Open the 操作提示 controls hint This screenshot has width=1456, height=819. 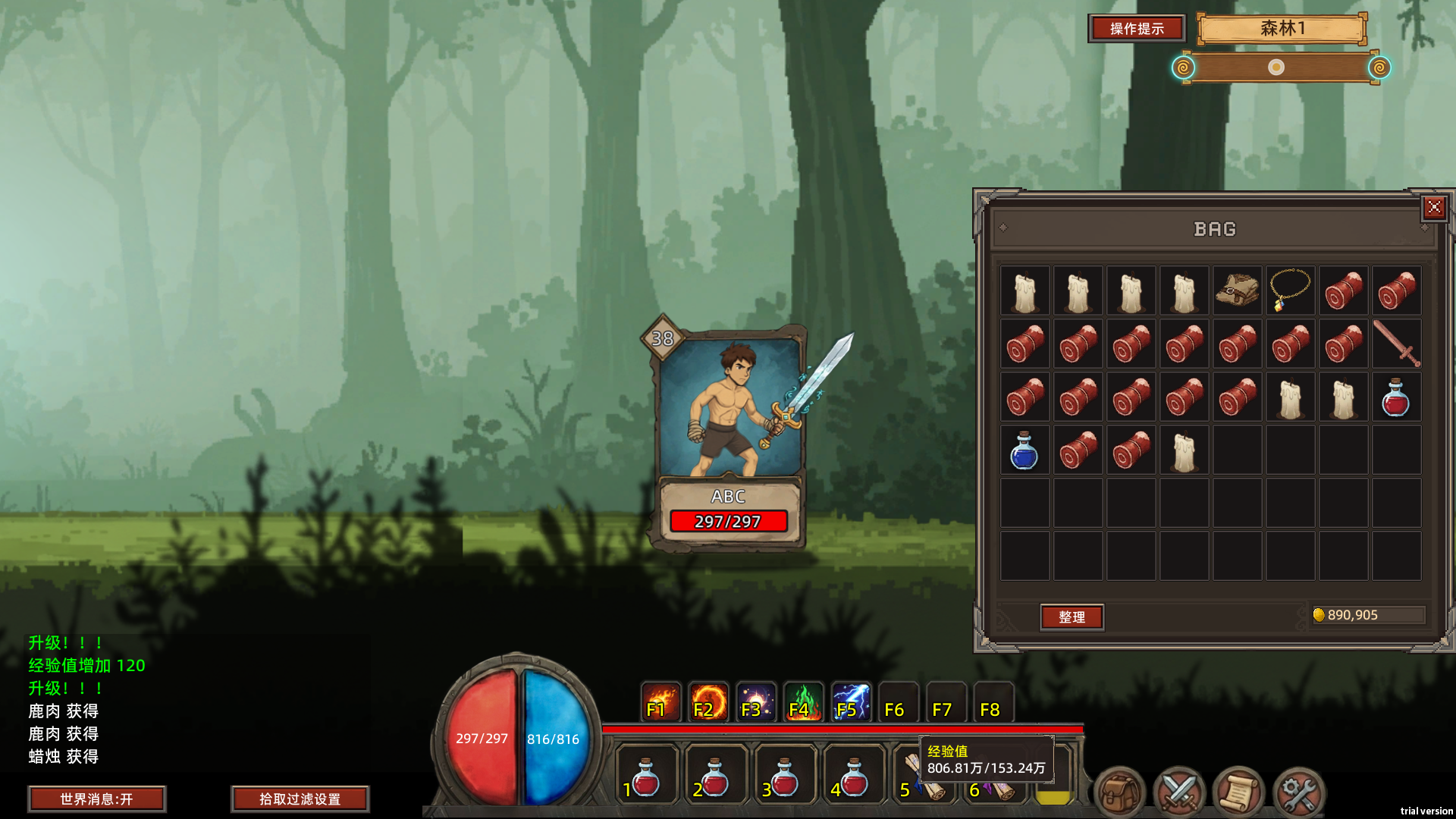click(x=1136, y=29)
